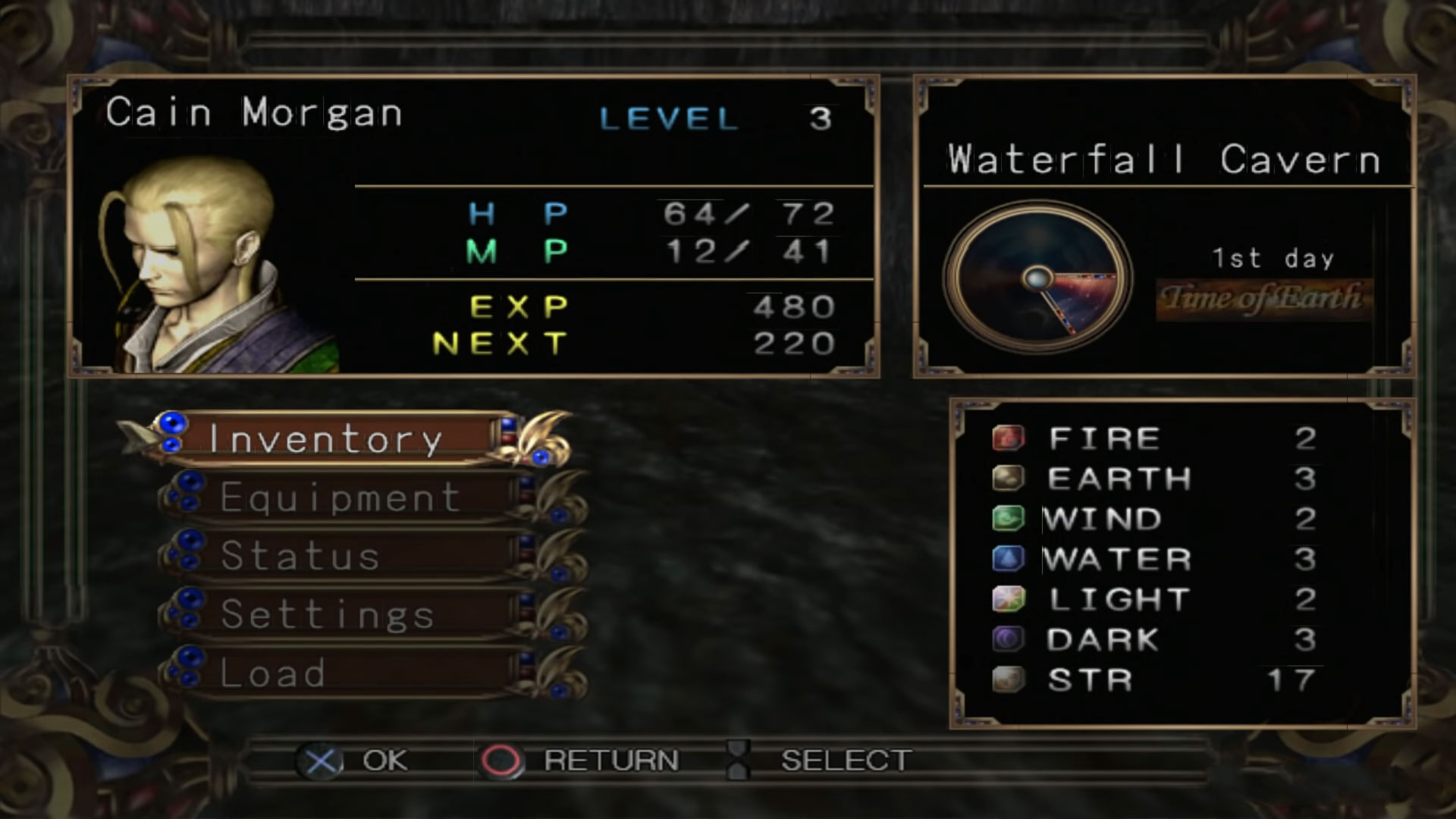Open the Settings menu option

click(328, 613)
